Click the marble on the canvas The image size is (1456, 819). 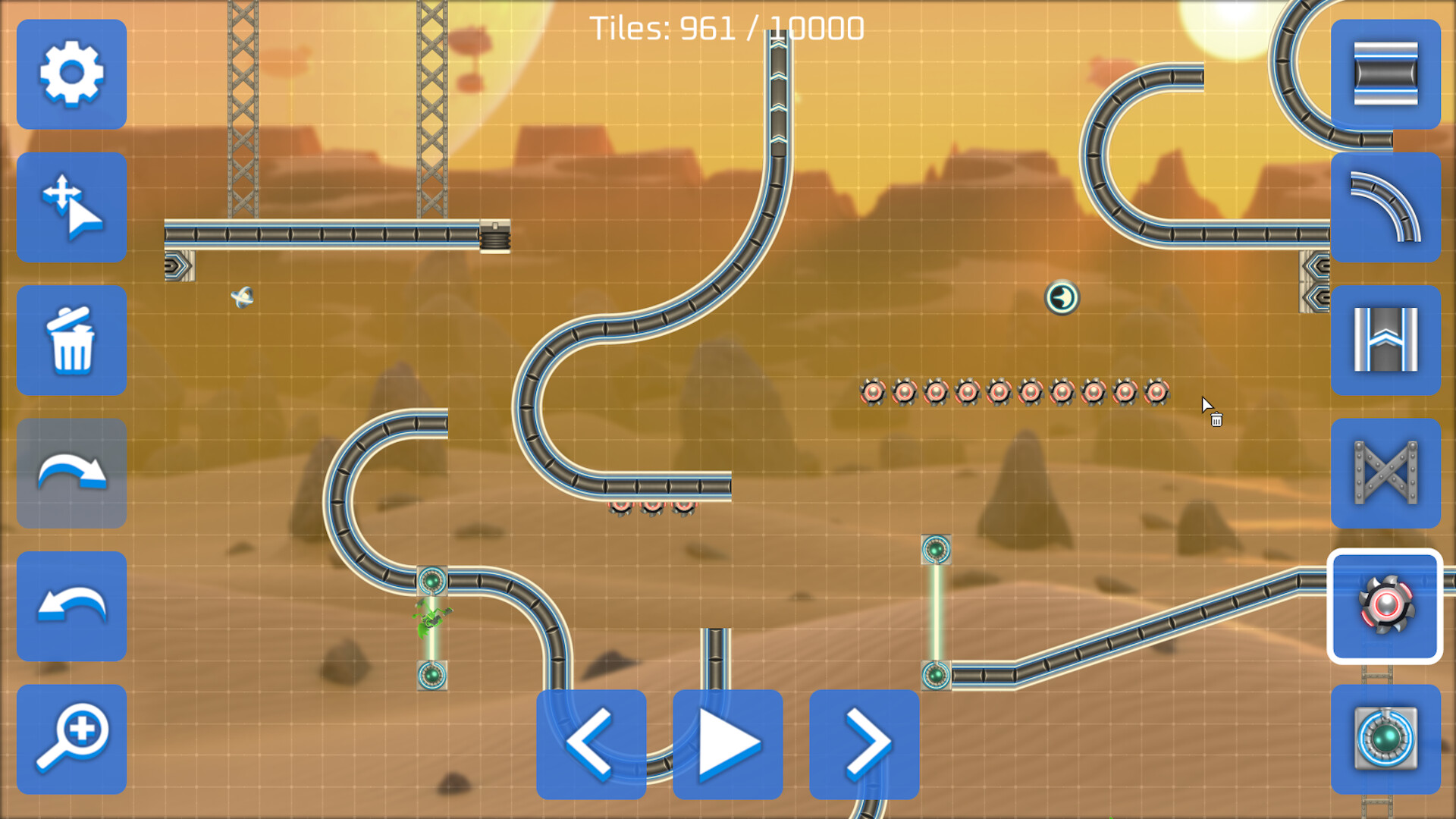click(1062, 297)
